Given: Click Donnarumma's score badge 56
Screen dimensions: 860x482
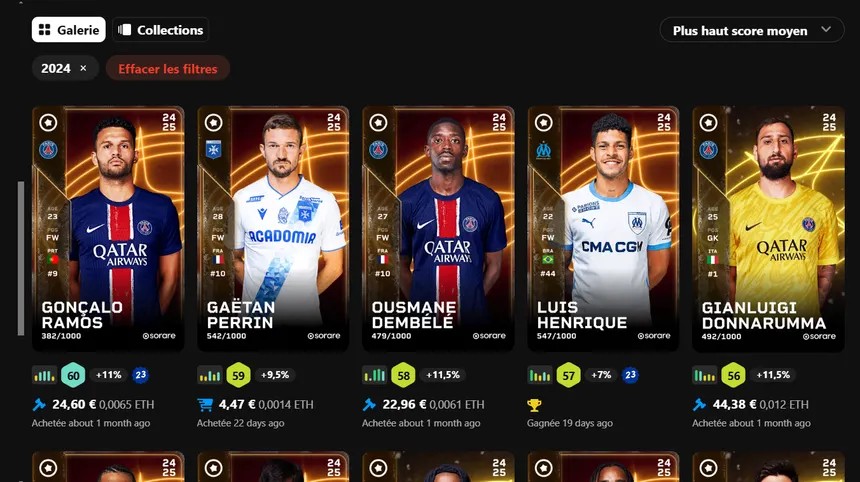Looking at the screenshot, I should (x=733, y=375).
